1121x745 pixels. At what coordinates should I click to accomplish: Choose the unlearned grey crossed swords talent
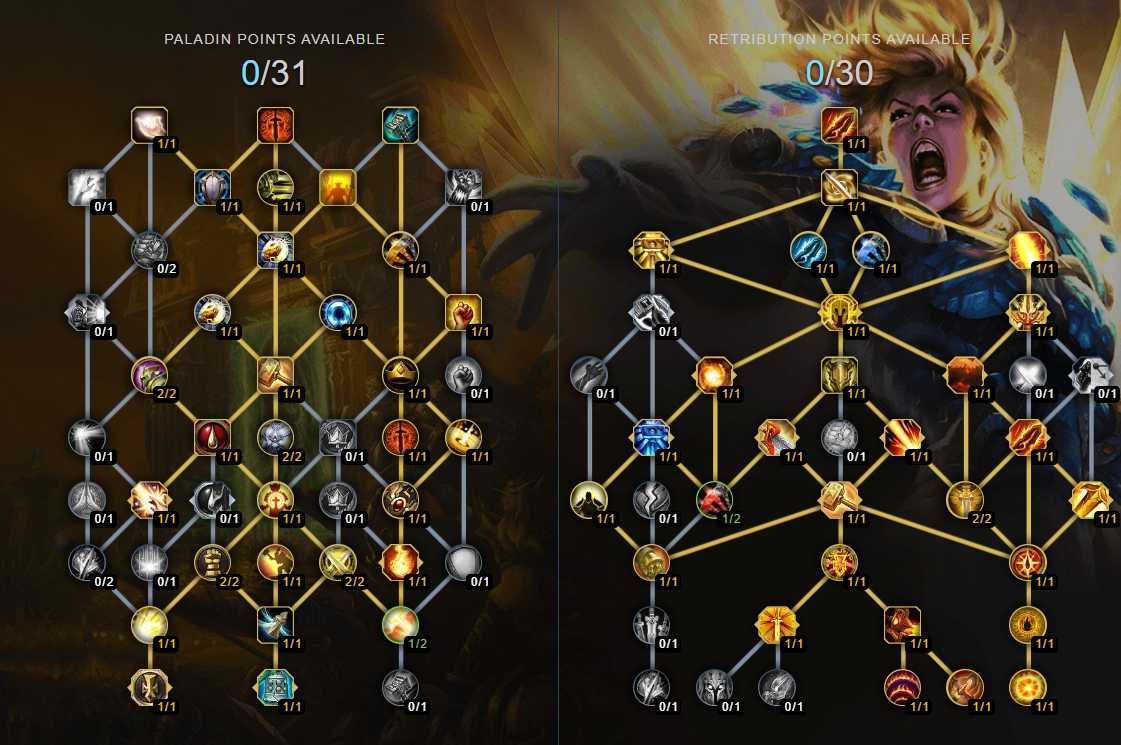[1027, 375]
